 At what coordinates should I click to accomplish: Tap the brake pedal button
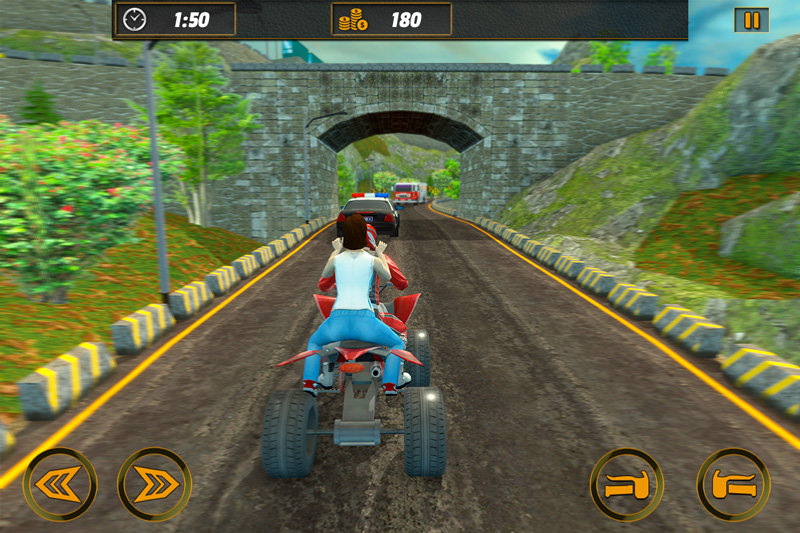pyautogui.click(x=627, y=485)
